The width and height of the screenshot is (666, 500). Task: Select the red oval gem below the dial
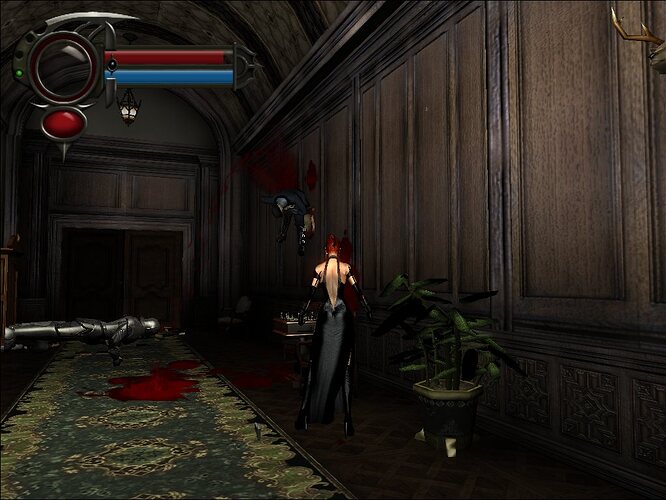click(63, 123)
